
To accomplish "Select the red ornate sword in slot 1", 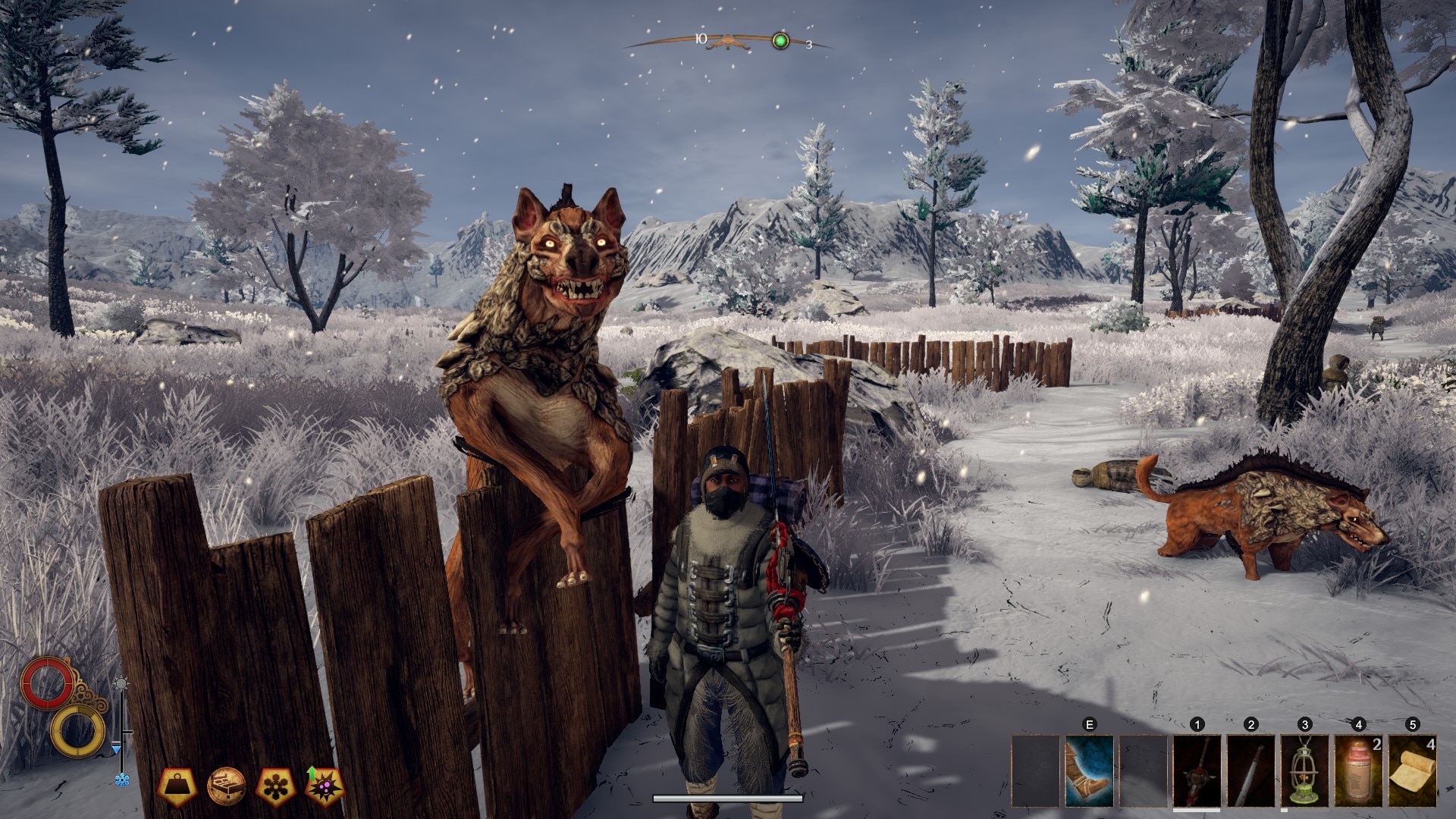I will pyautogui.click(x=1197, y=770).
